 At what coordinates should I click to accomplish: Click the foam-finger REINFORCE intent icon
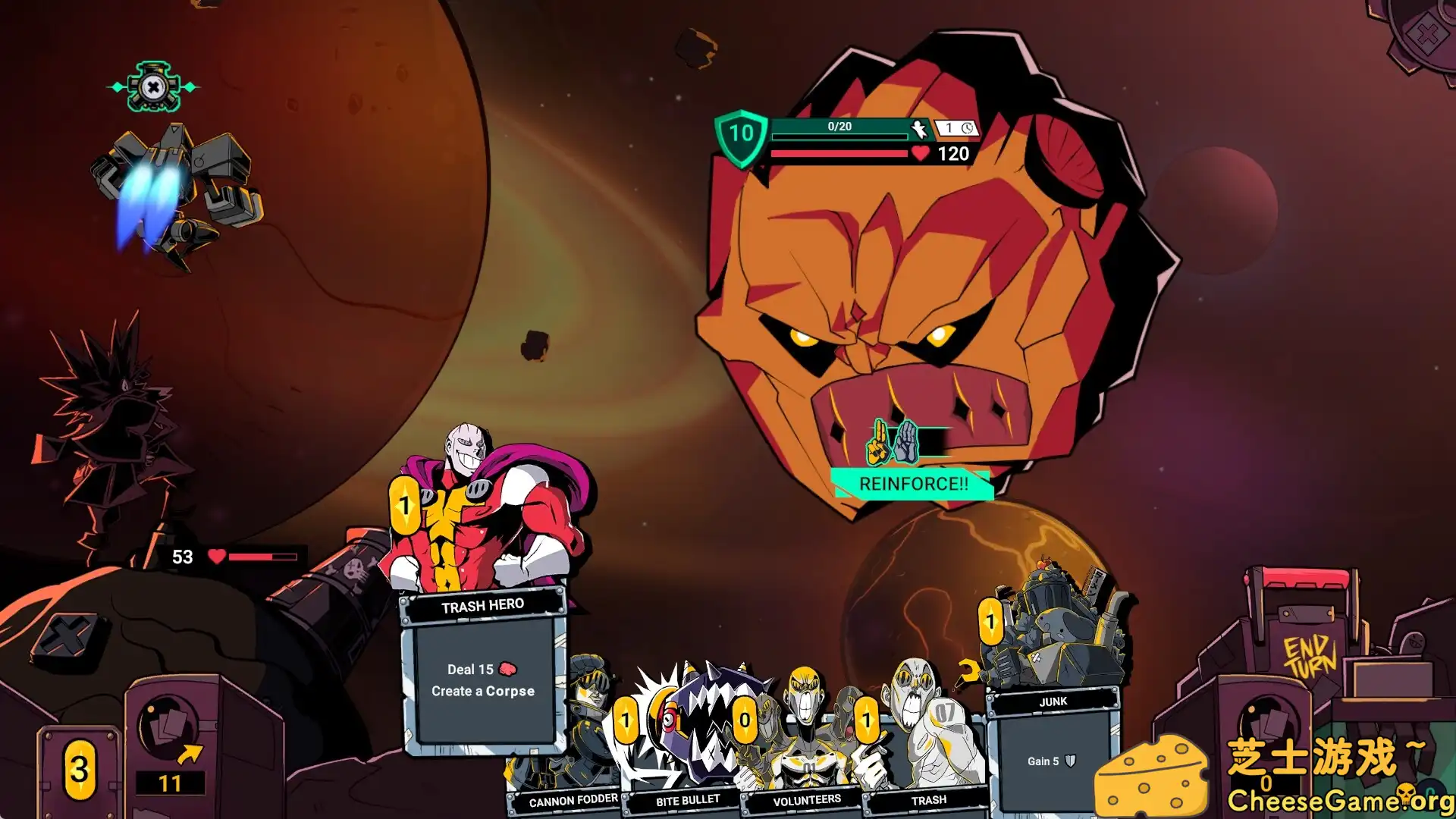(x=876, y=442)
